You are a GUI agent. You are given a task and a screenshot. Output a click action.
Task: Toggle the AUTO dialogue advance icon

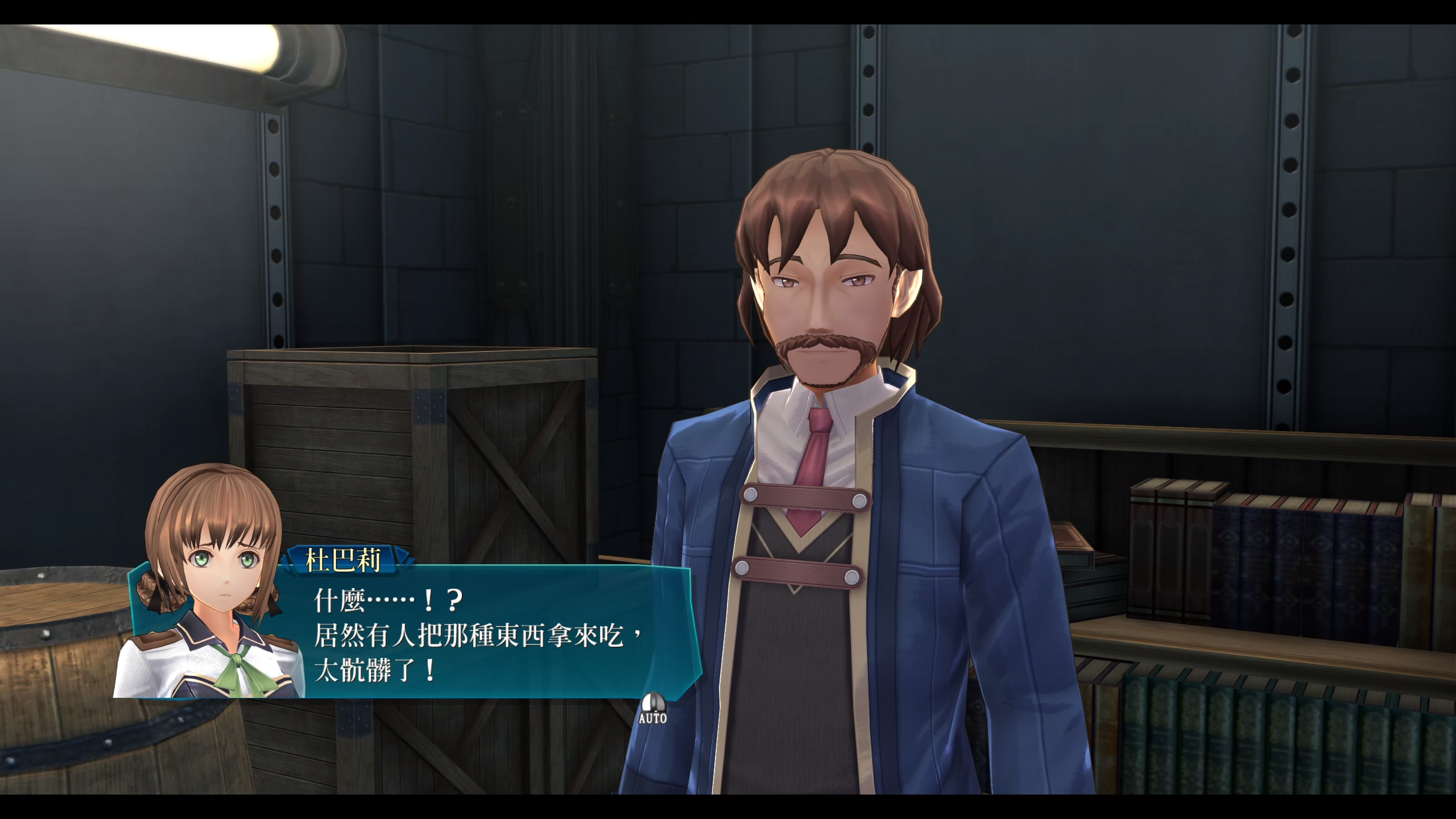(652, 708)
